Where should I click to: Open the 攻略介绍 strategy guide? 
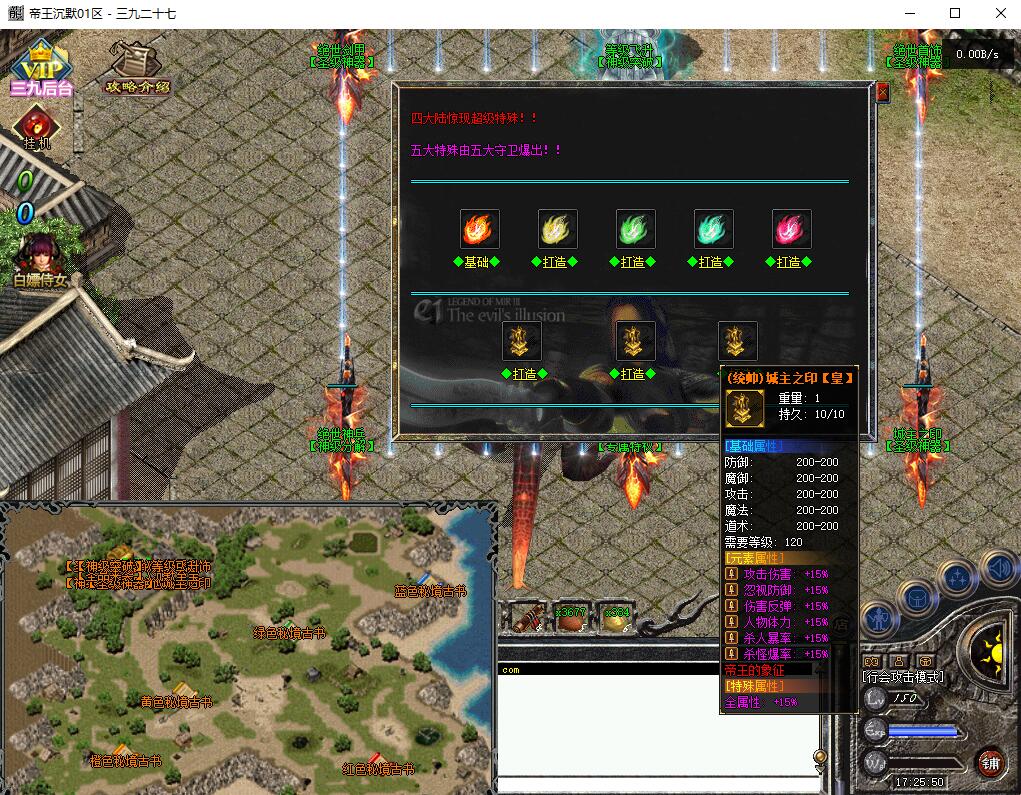(137, 66)
